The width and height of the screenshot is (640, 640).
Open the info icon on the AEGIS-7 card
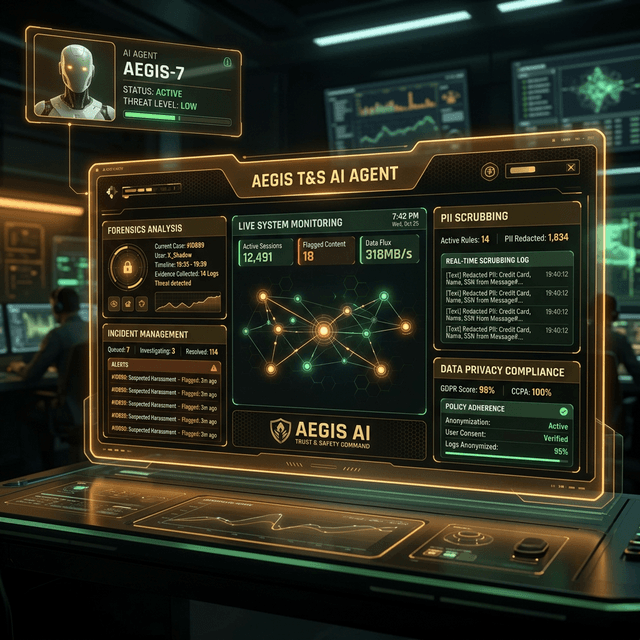(228, 63)
